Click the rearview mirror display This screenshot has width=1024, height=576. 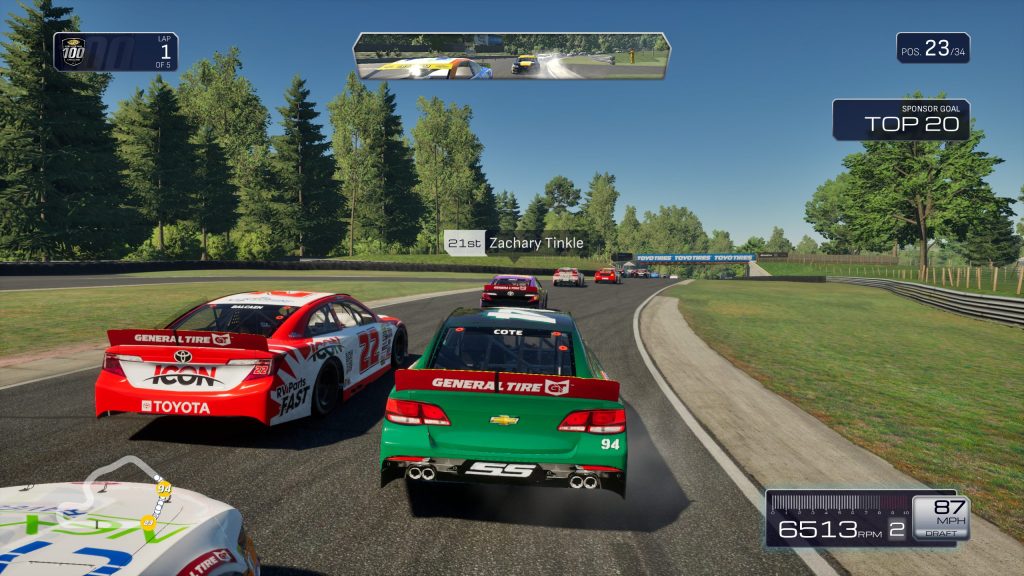[x=511, y=56]
